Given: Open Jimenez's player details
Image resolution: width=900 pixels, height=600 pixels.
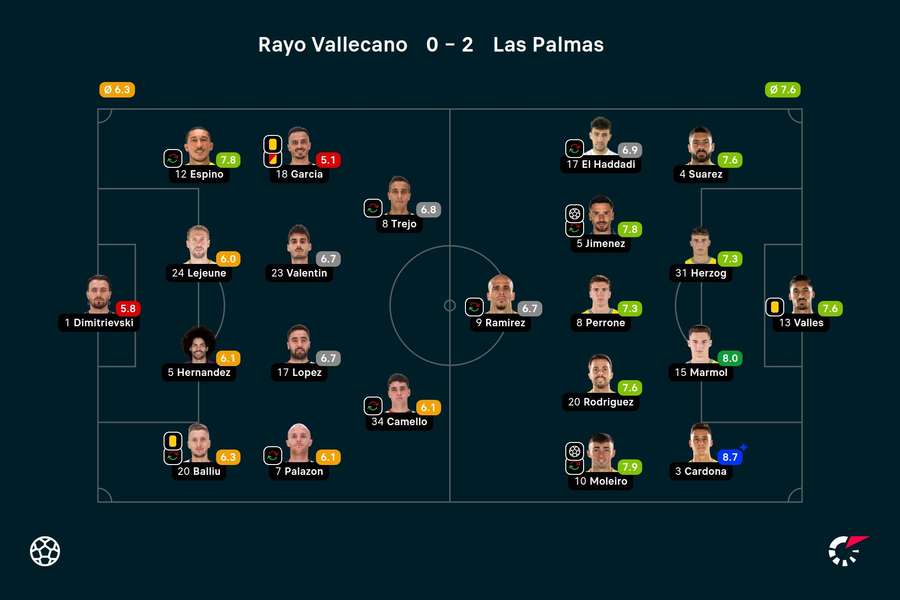Looking at the screenshot, I should (x=600, y=215).
